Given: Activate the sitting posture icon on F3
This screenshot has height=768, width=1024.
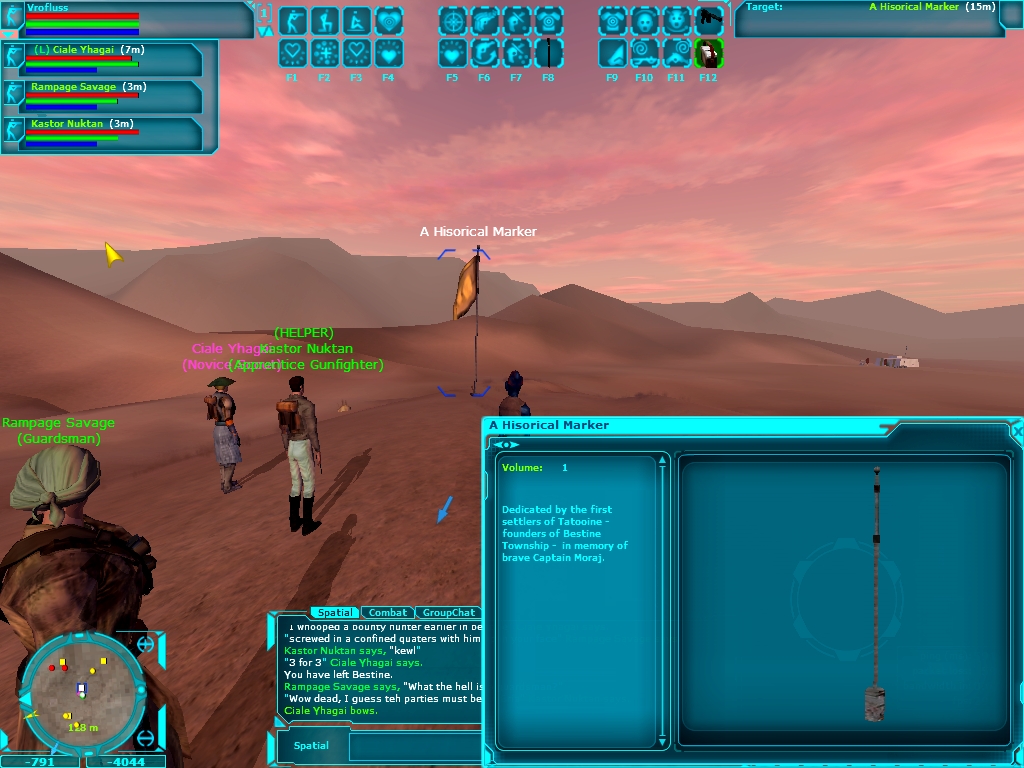Looking at the screenshot, I should tap(356, 20).
